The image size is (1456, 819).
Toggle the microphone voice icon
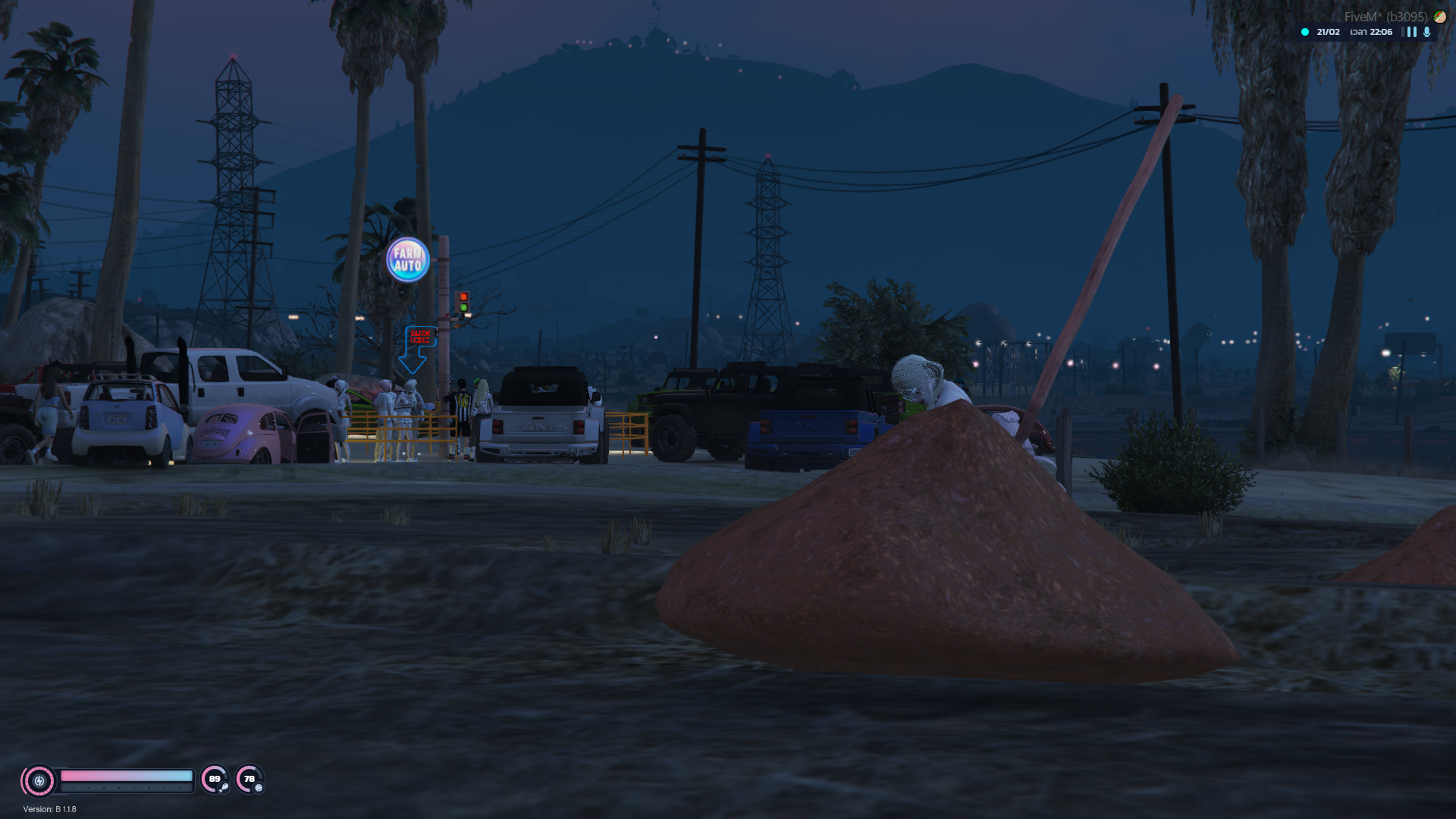1426,32
